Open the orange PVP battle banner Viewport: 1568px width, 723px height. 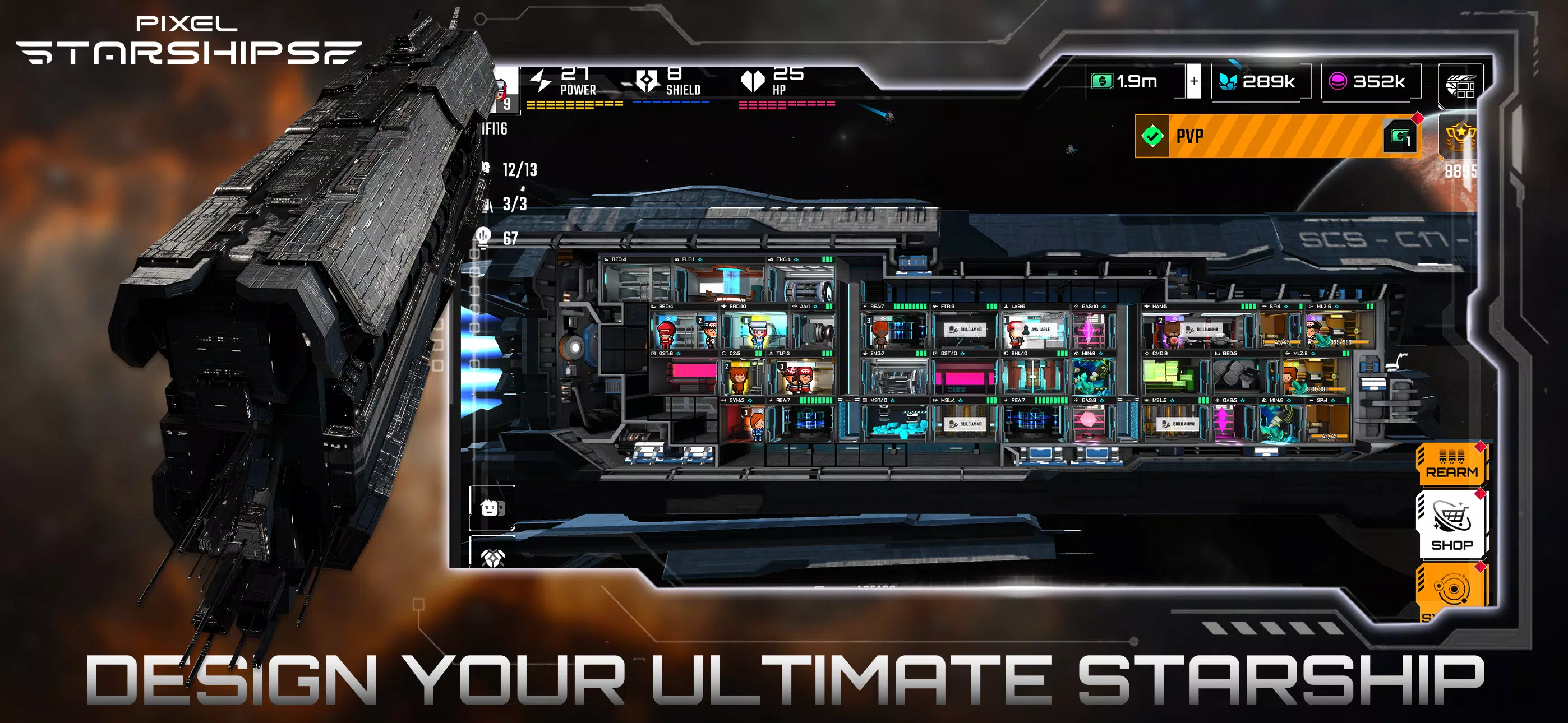click(1278, 136)
